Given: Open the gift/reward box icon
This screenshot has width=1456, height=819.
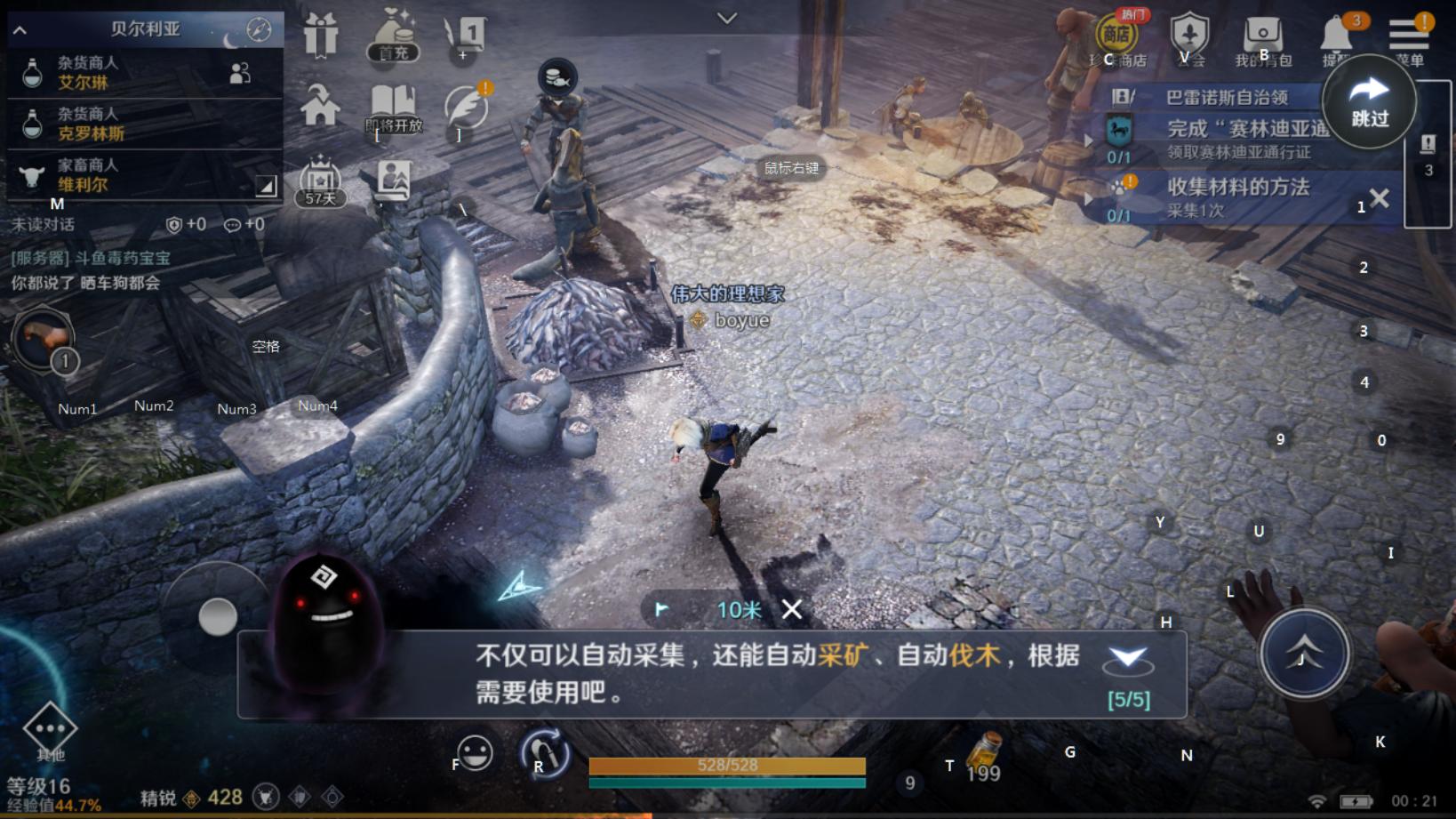Looking at the screenshot, I should 320,36.
